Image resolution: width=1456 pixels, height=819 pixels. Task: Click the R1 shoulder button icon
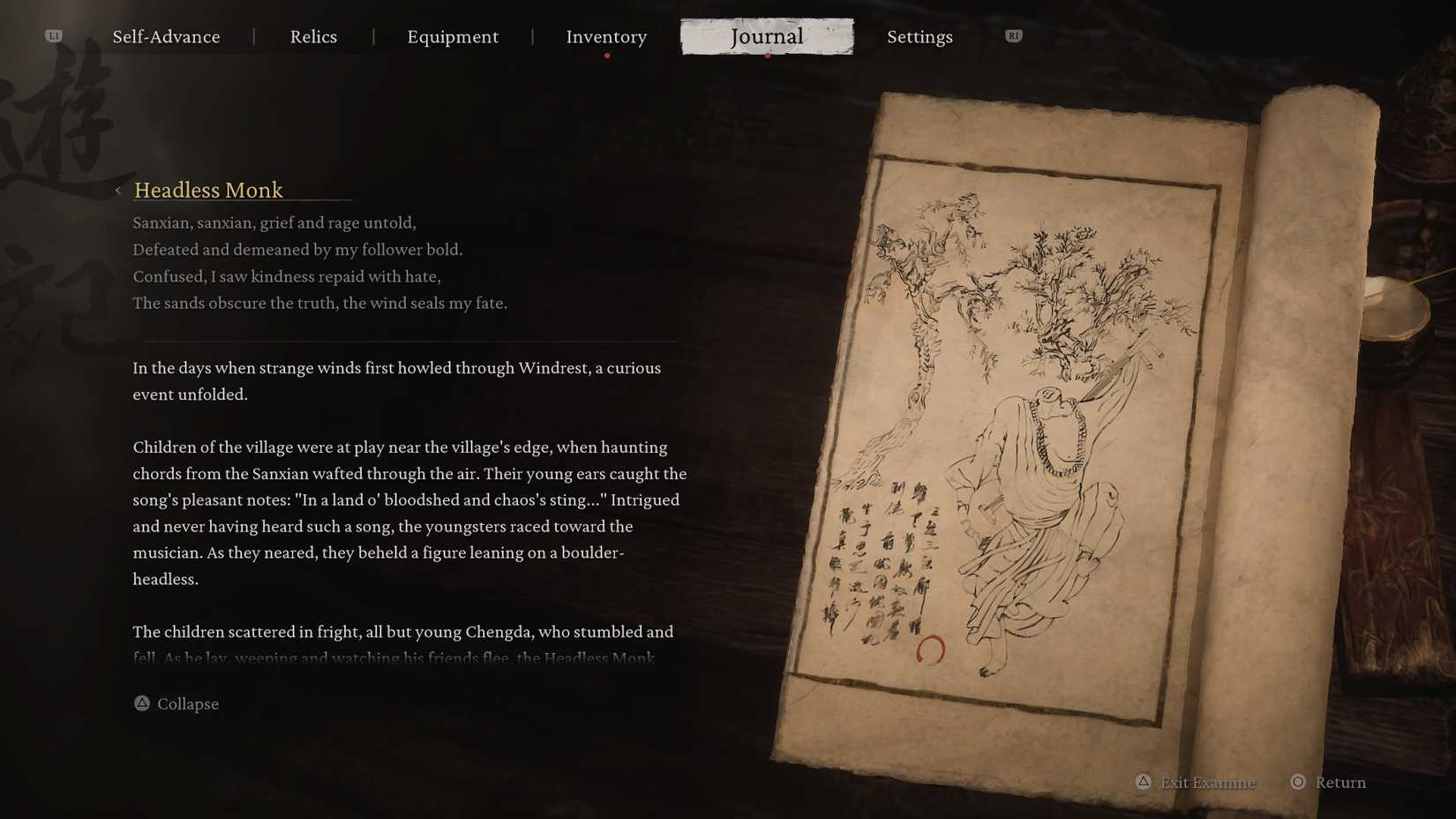point(1012,35)
